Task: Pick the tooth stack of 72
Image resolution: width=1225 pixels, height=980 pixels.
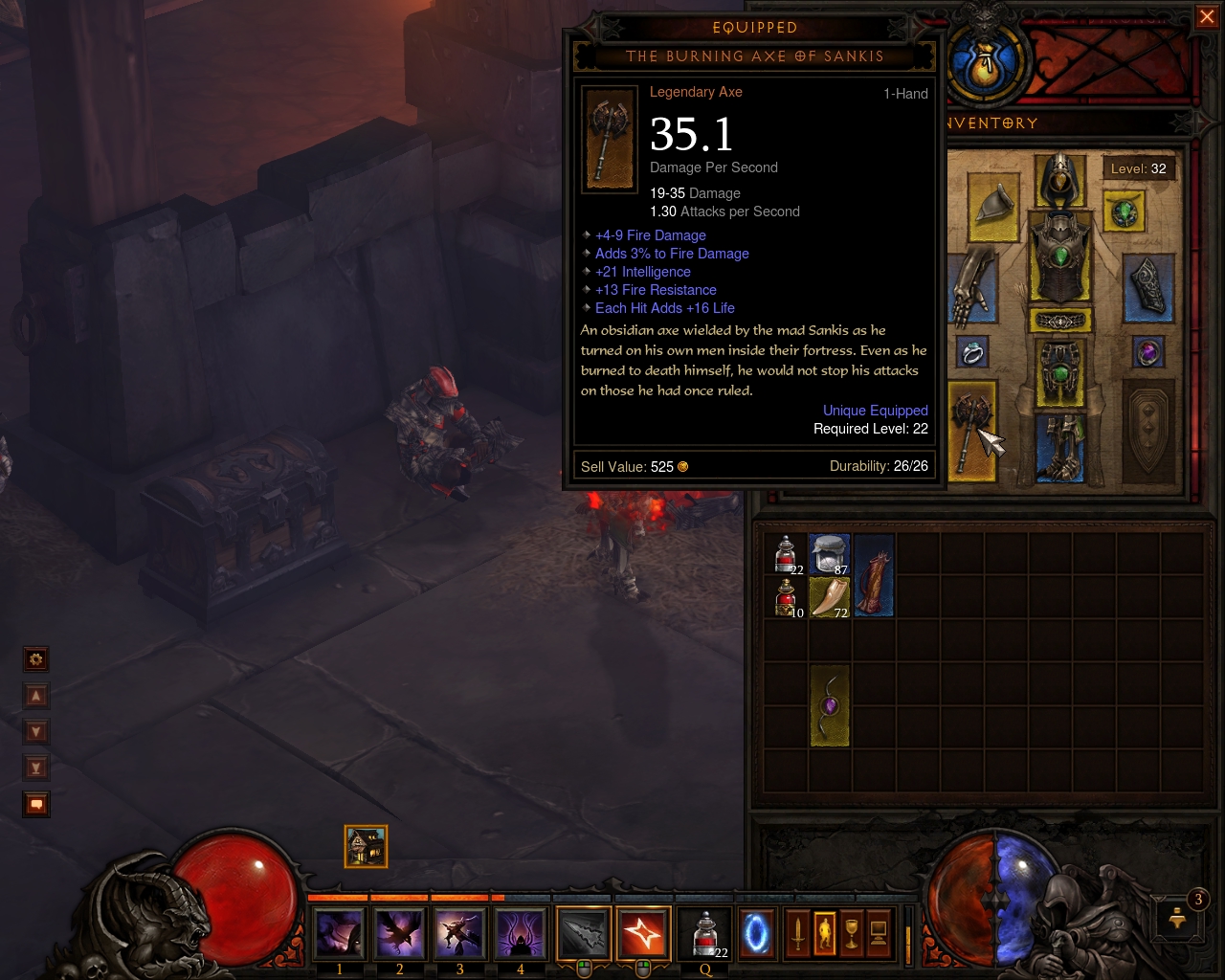Action: (x=829, y=596)
